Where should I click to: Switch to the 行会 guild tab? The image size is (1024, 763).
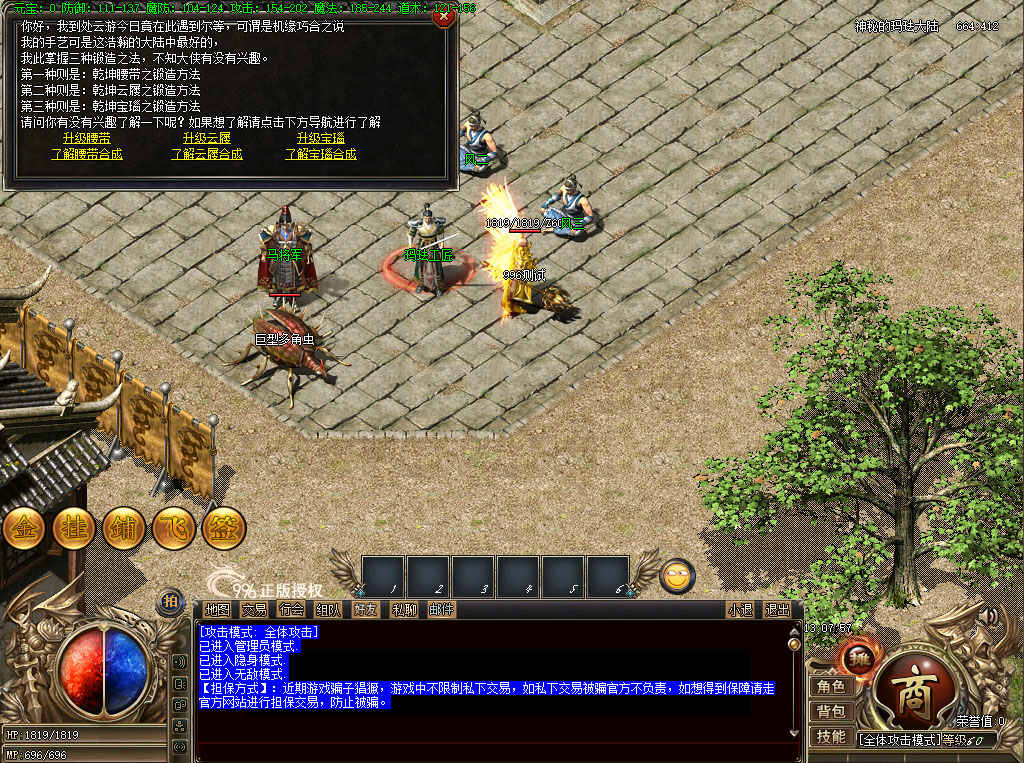(x=291, y=609)
